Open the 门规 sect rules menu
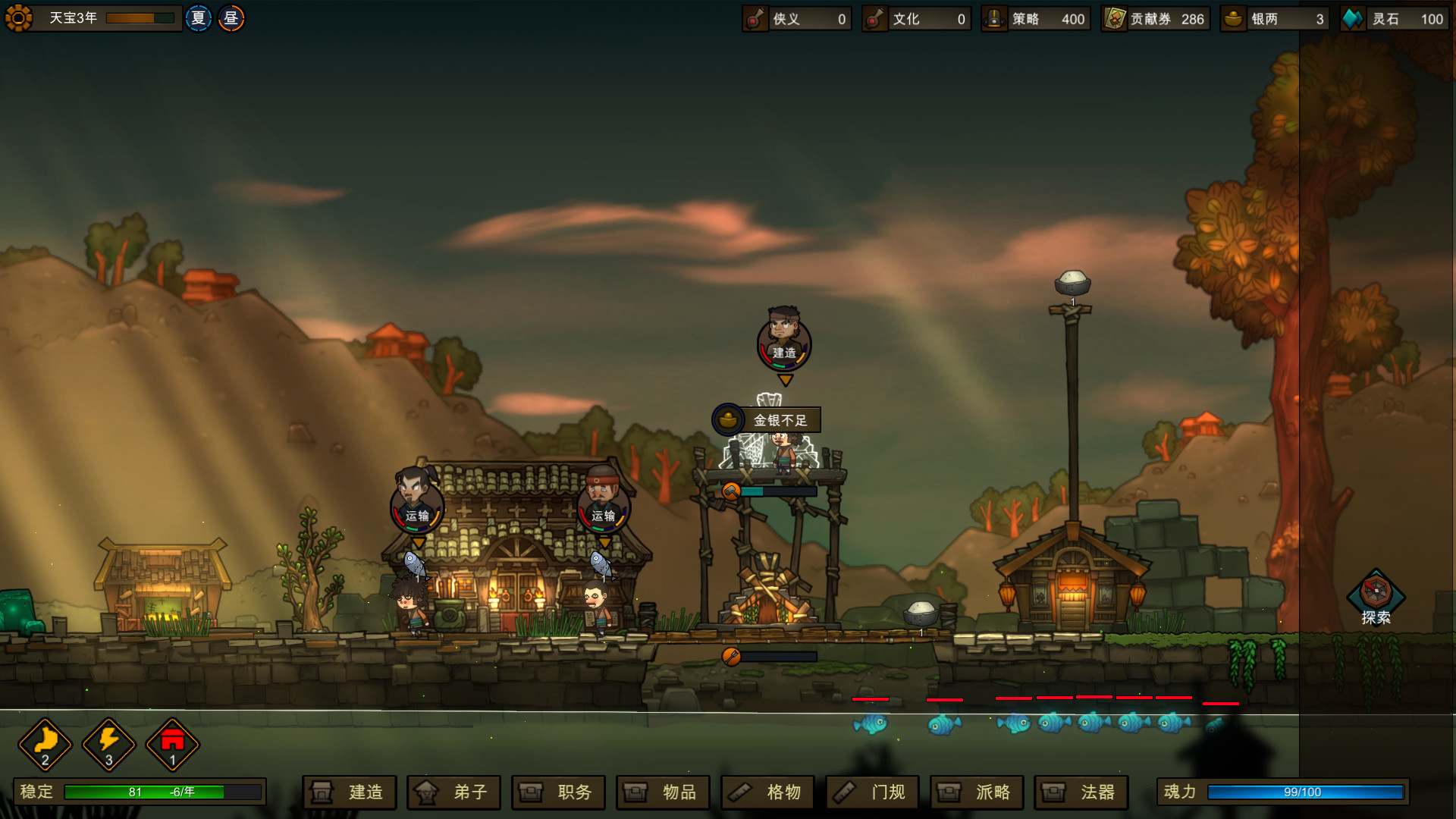The width and height of the screenshot is (1456, 819). point(872,792)
